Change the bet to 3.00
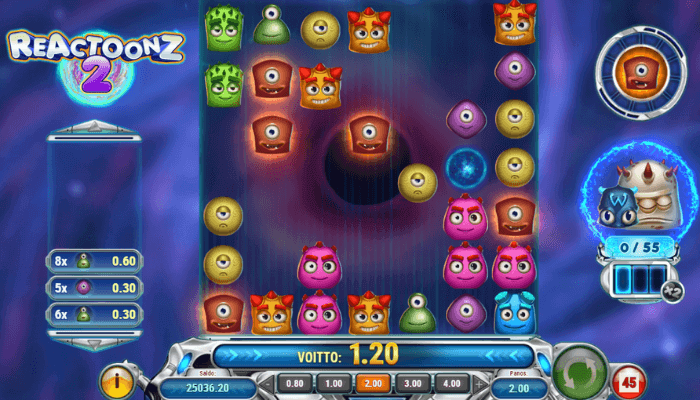The image size is (700, 400). (411, 383)
